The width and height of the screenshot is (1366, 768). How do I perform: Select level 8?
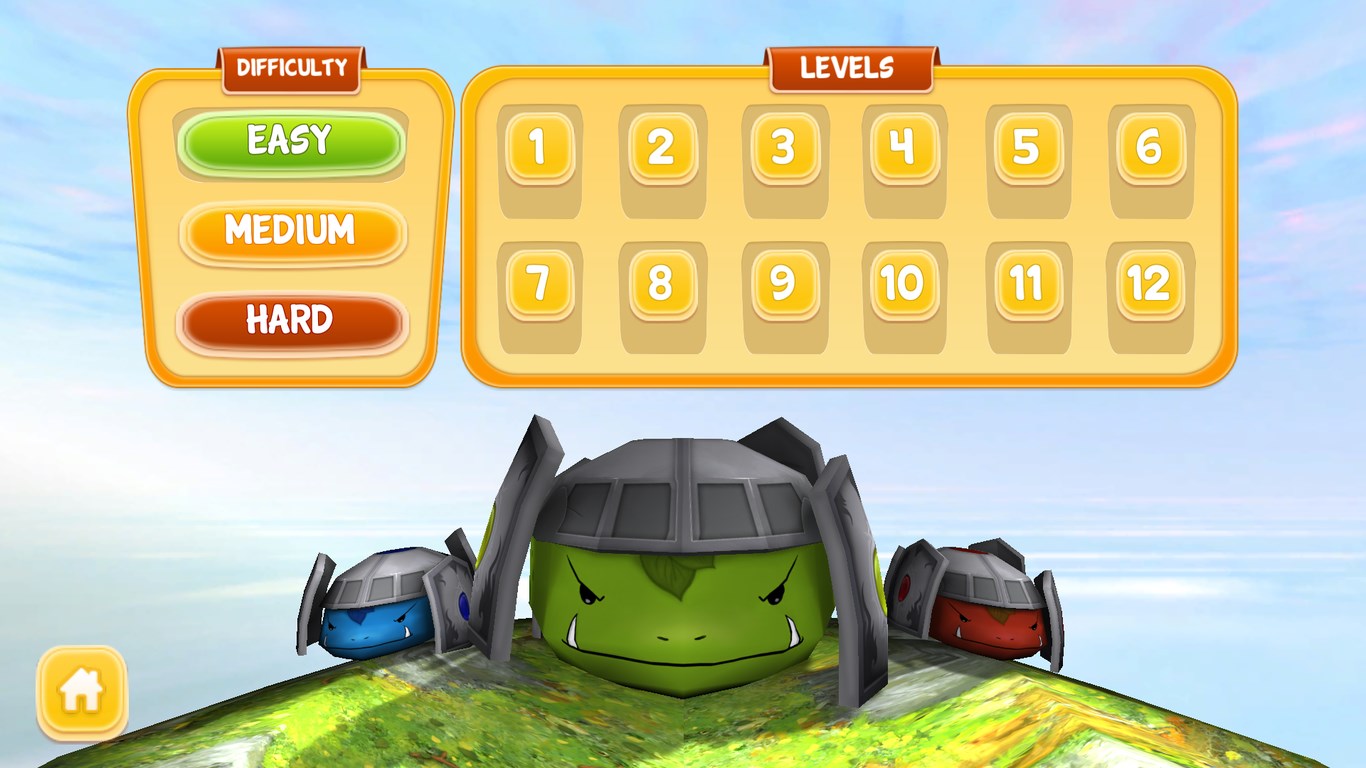pos(661,284)
